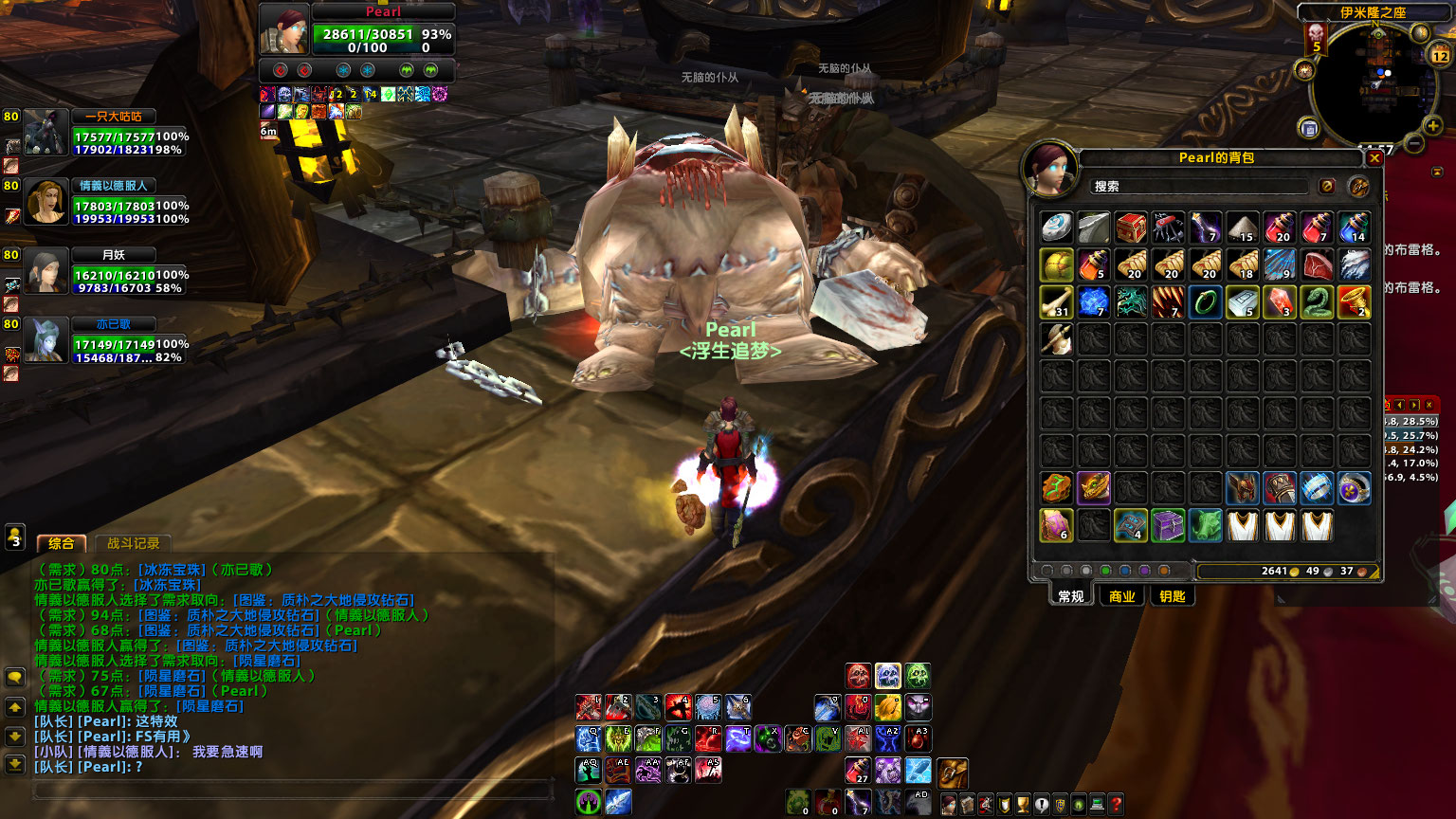1456x819 pixels.
Task: Click the [陨星磨石] item link in chat
Action: click(x=173, y=676)
